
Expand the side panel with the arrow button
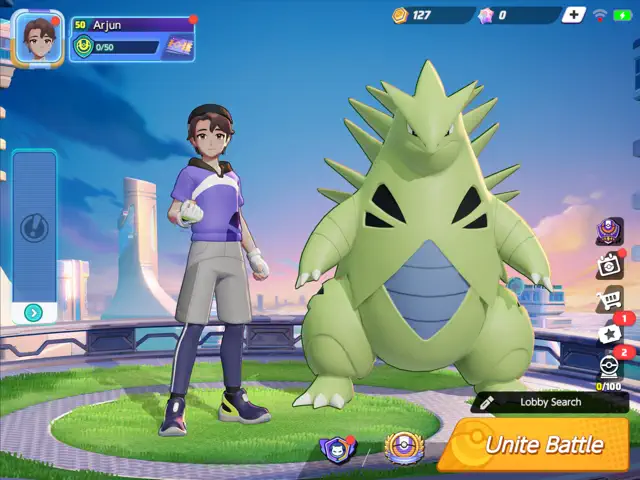pos(34,313)
